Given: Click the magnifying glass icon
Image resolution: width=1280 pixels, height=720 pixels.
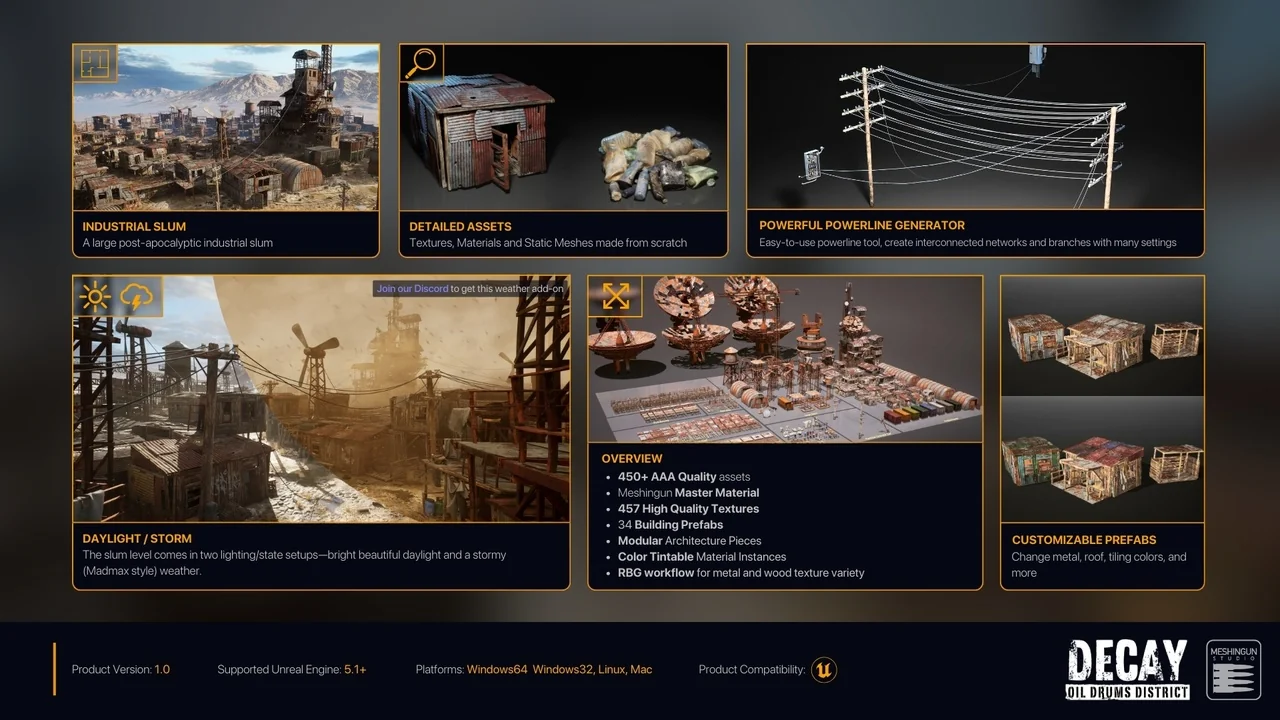Looking at the screenshot, I should (x=421, y=62).
